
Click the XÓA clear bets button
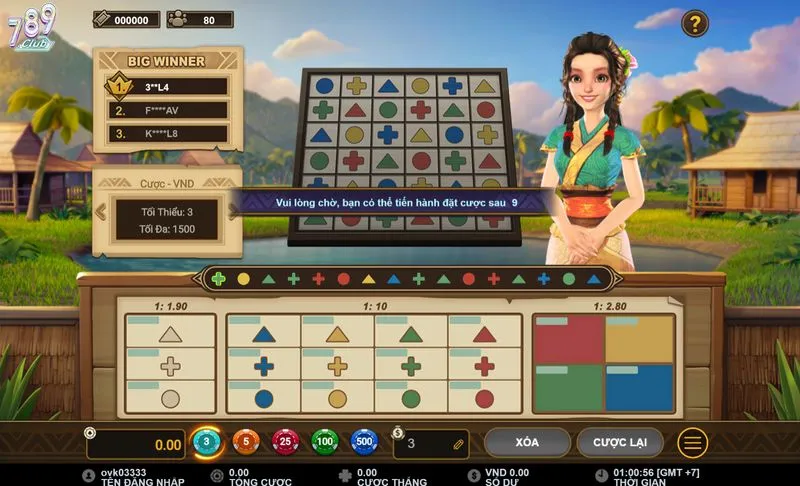[x=527, y=442]
